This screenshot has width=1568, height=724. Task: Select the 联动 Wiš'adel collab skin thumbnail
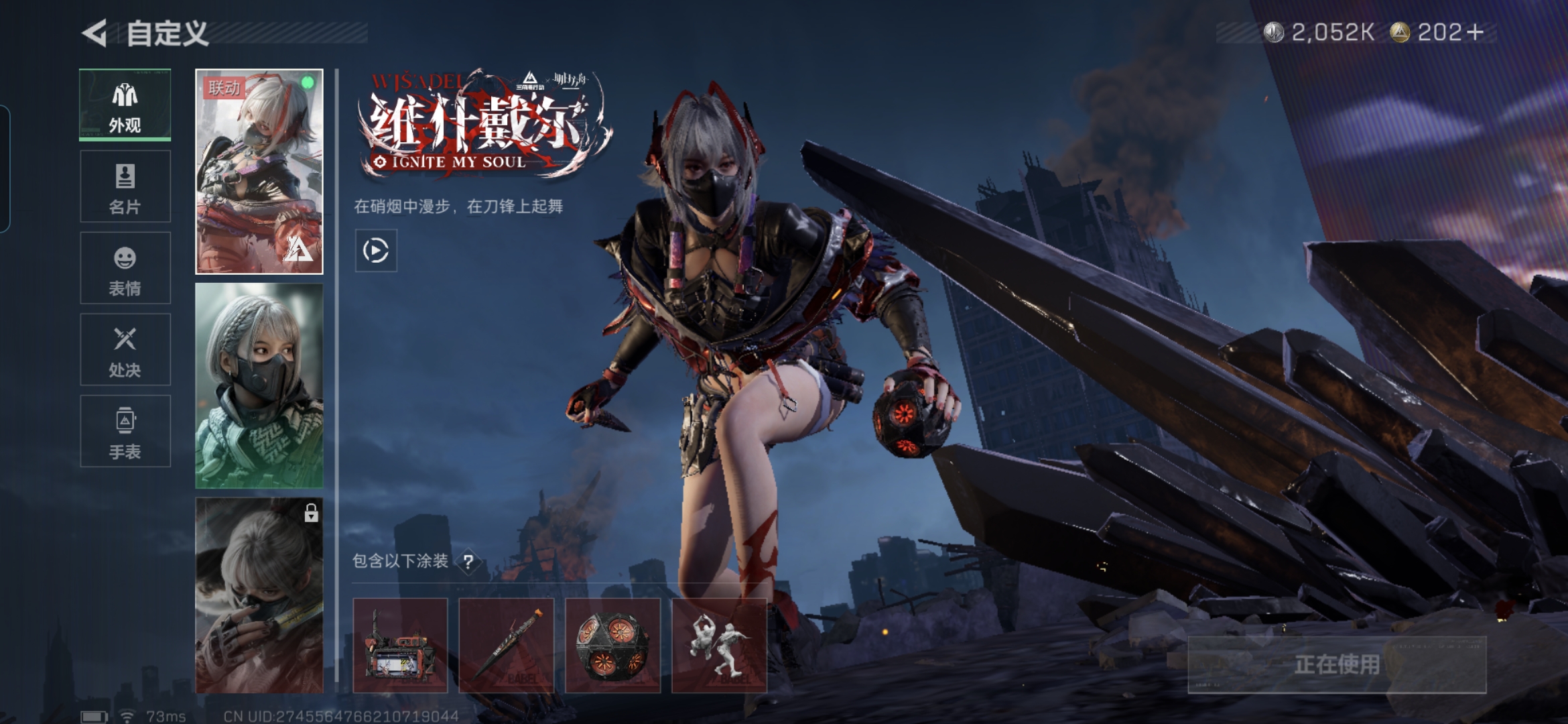[x=259, y=172]
